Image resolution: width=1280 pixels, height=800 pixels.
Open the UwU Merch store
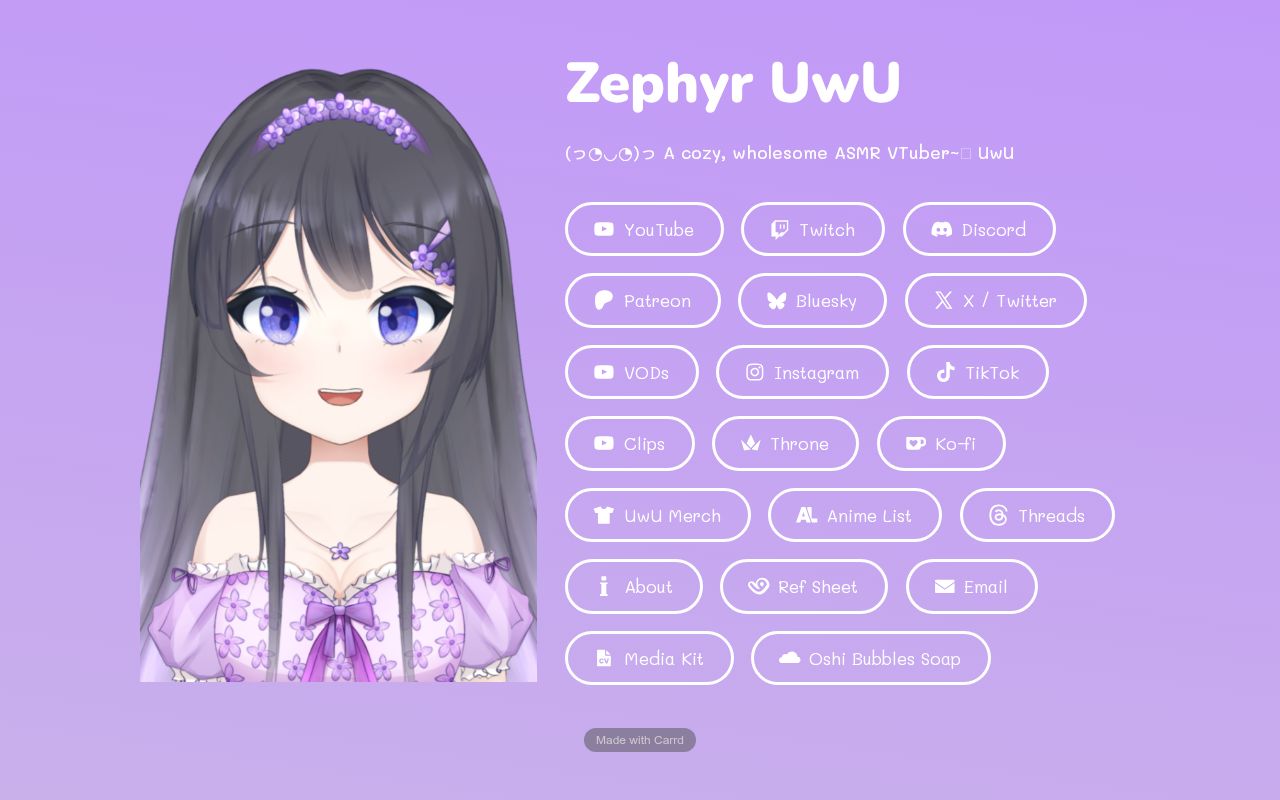(658, 515)
